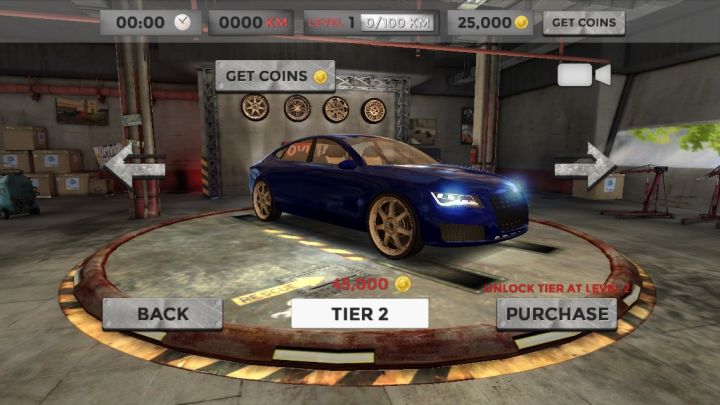Purchase the blue car

coord(556,313)
